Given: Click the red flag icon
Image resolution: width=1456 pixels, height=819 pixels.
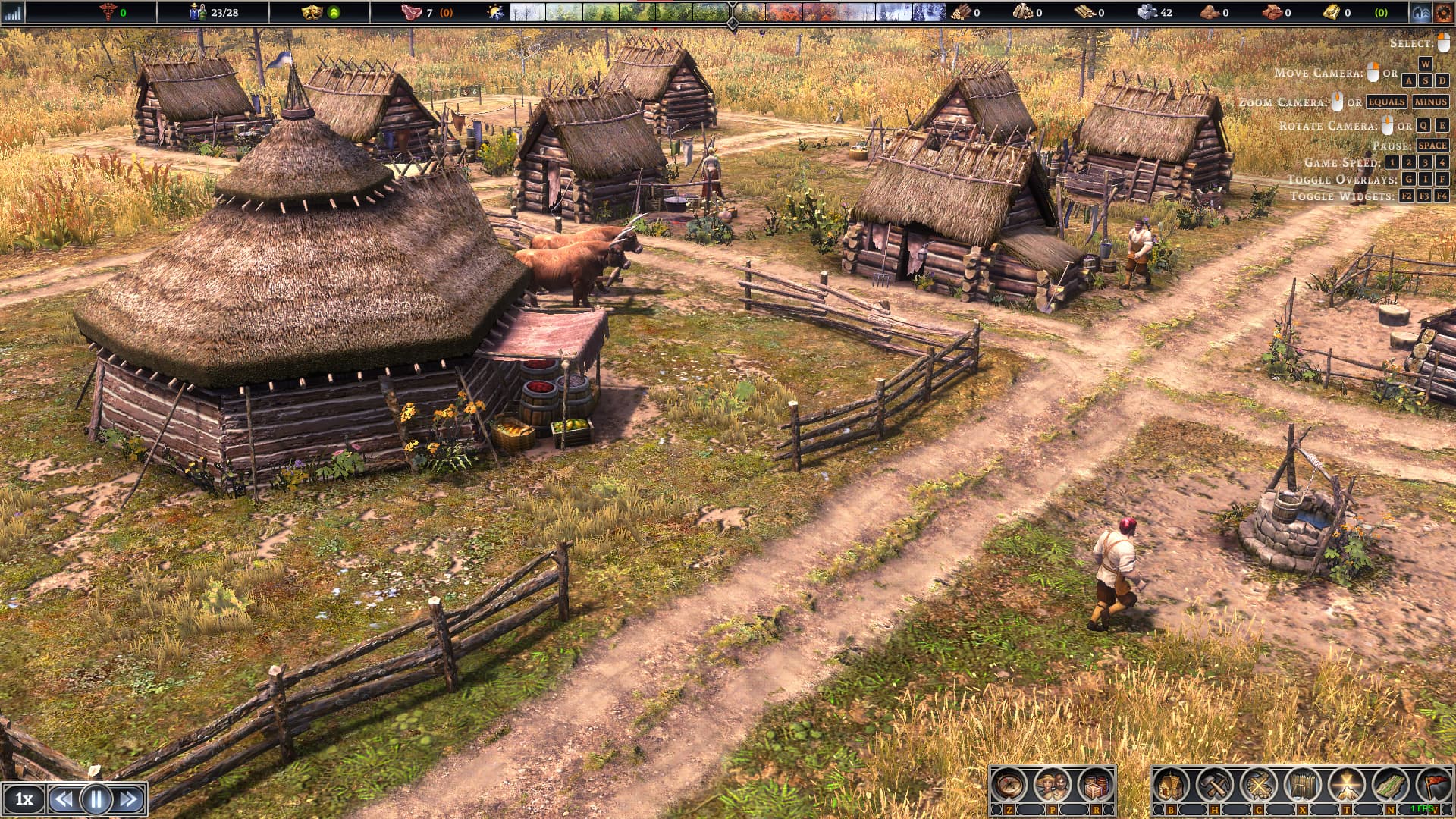Looking at the screenshot, I should pos(1434,786).
